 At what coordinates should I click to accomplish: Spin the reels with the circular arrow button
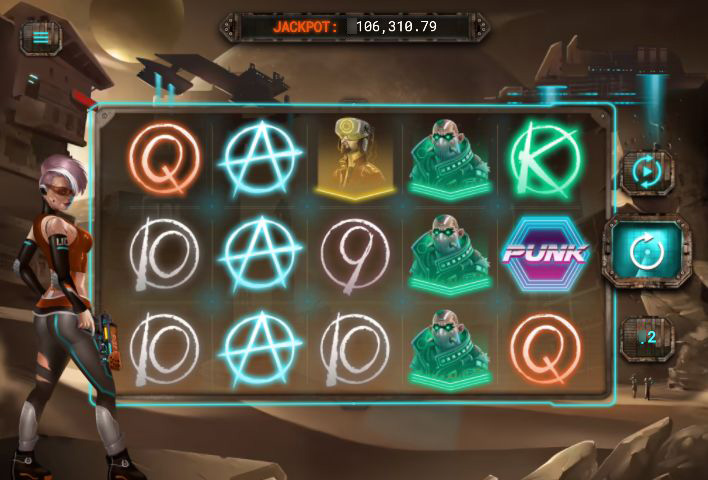[646, 254]
